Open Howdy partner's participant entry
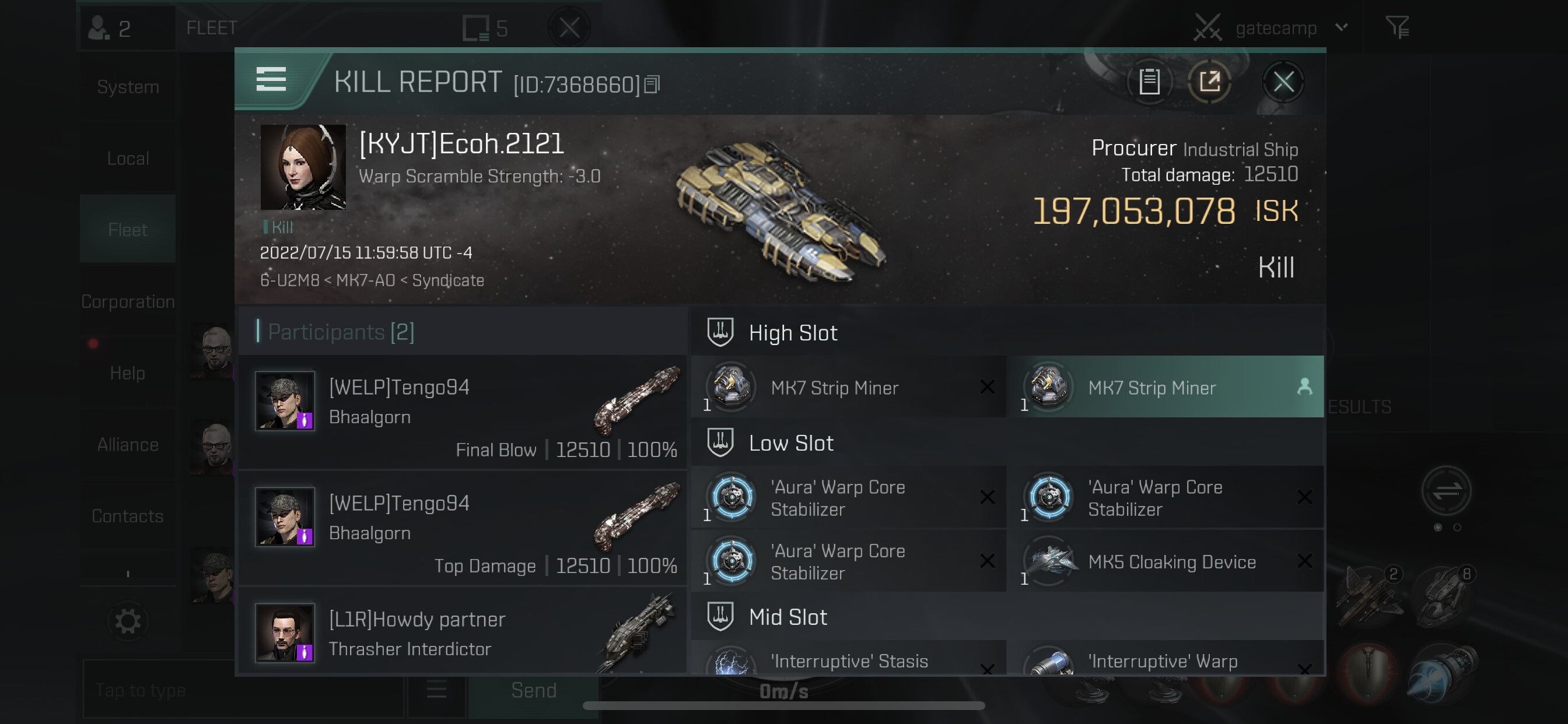Viewport: 1568px width, 724px height. click(463, 632)
